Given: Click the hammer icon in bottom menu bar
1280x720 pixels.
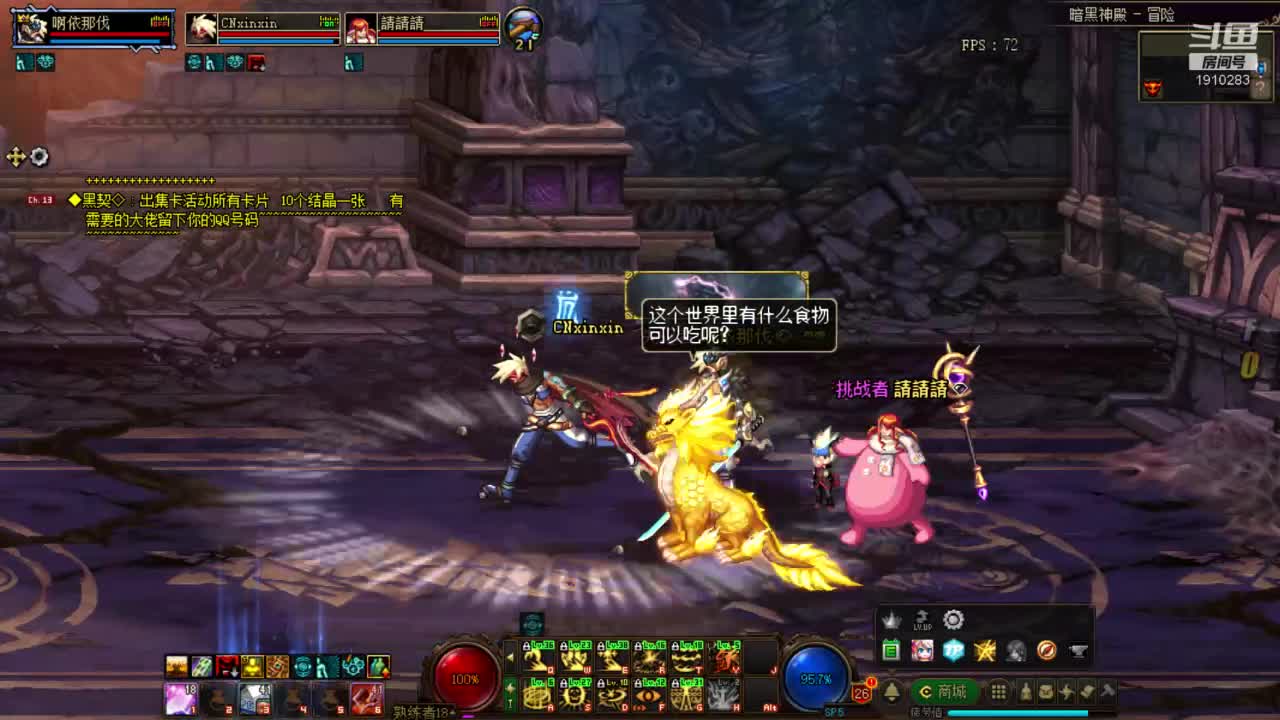Looking at the screenshot, I should click(1106, 692).
